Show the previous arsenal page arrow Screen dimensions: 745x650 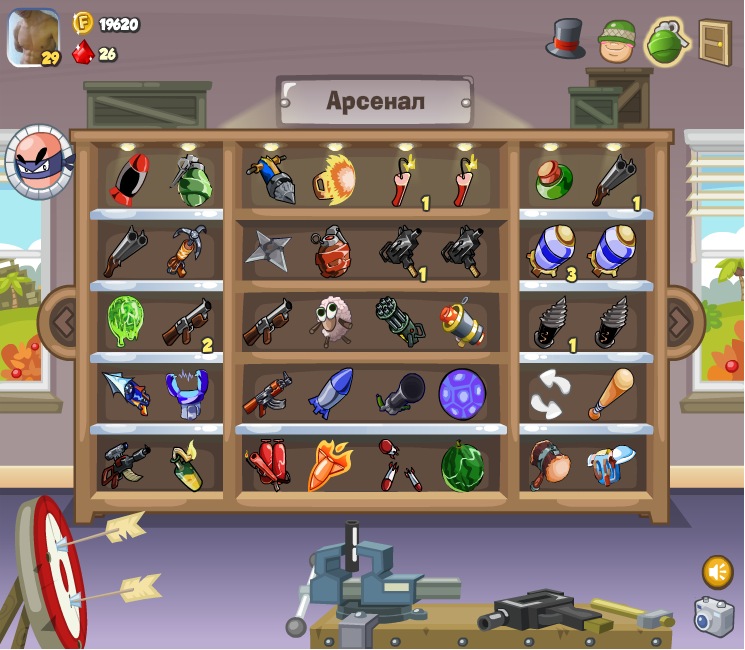(x=63, y=322)
